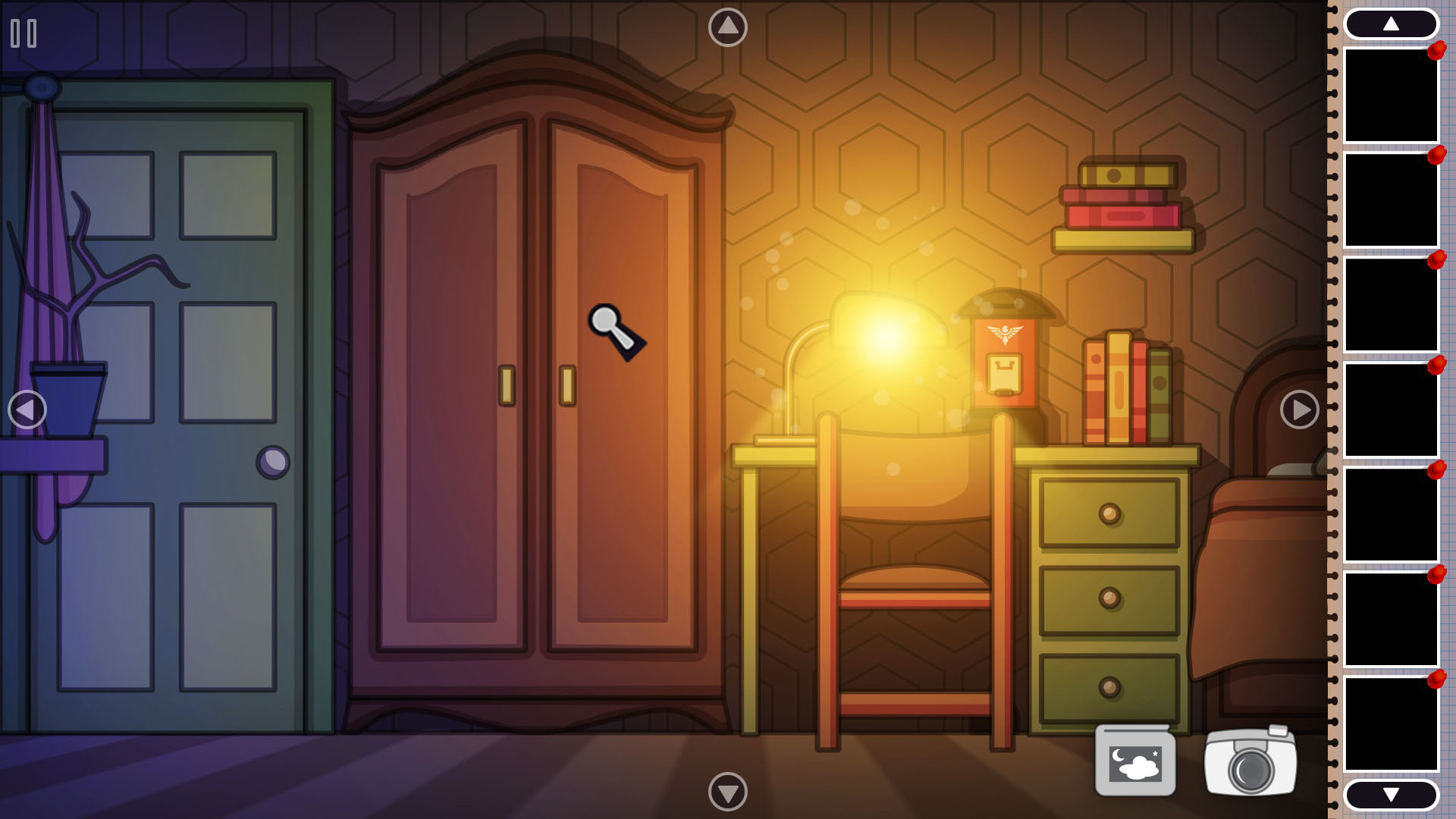Click the mailbox with the eagle emblem

tap(1006, 356)
